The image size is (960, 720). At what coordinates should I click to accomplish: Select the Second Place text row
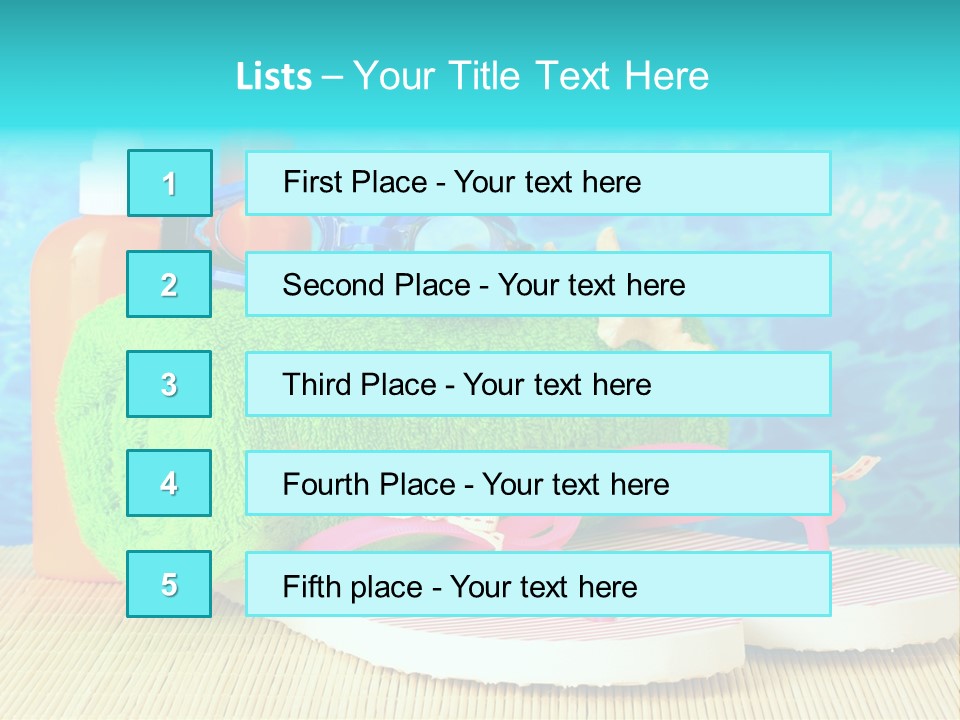tap(538, 284)
